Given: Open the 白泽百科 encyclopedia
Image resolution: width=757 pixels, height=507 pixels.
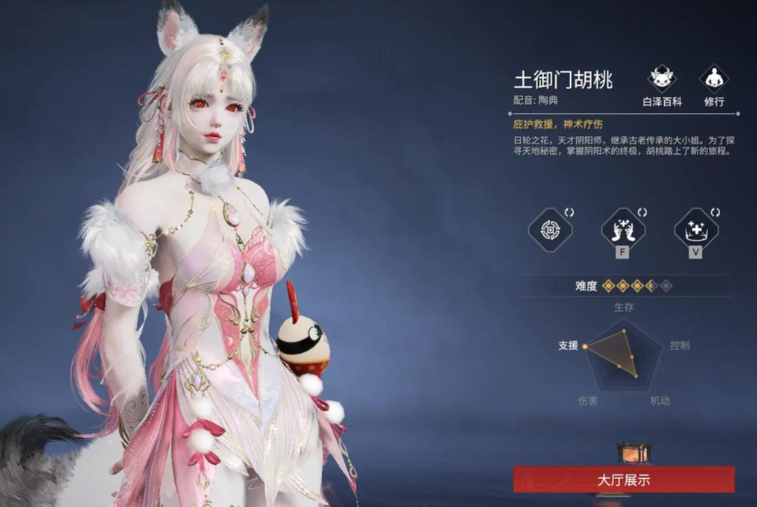Looking at the screenshot, I should [x=660, y=80].
